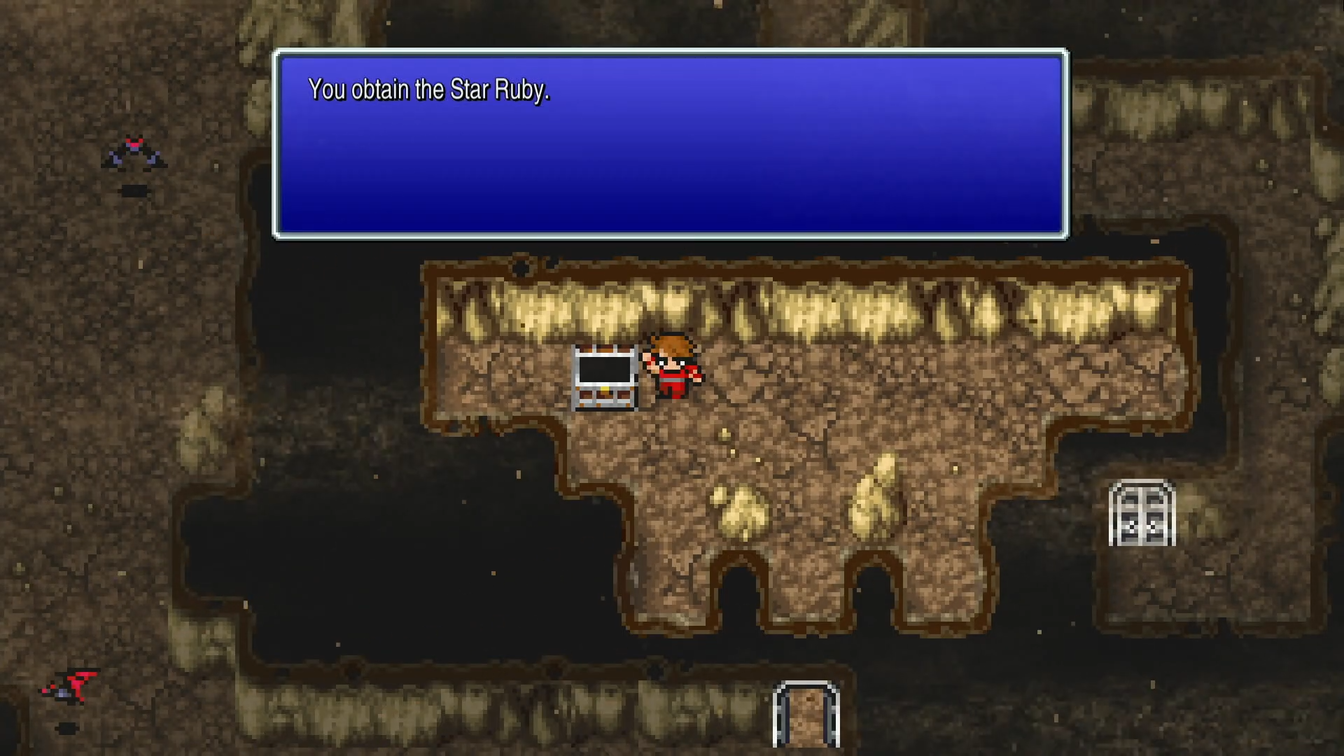Dismiss the 'You obtain the Star Ruby' dialog
This screenshot has width=1344, height=756.
click(x=670, y=140)
